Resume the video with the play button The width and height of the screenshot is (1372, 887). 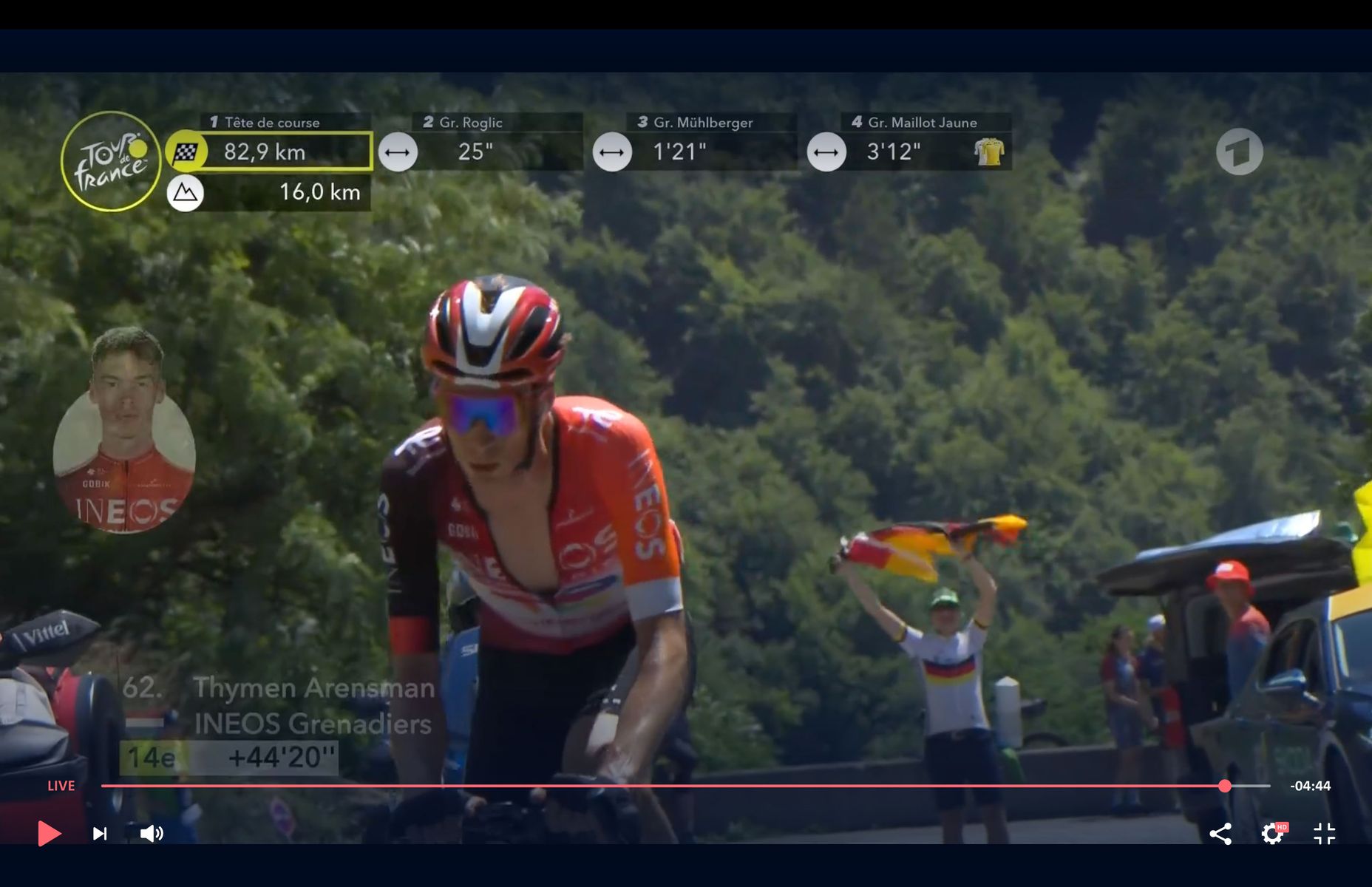tap(49, 833)
